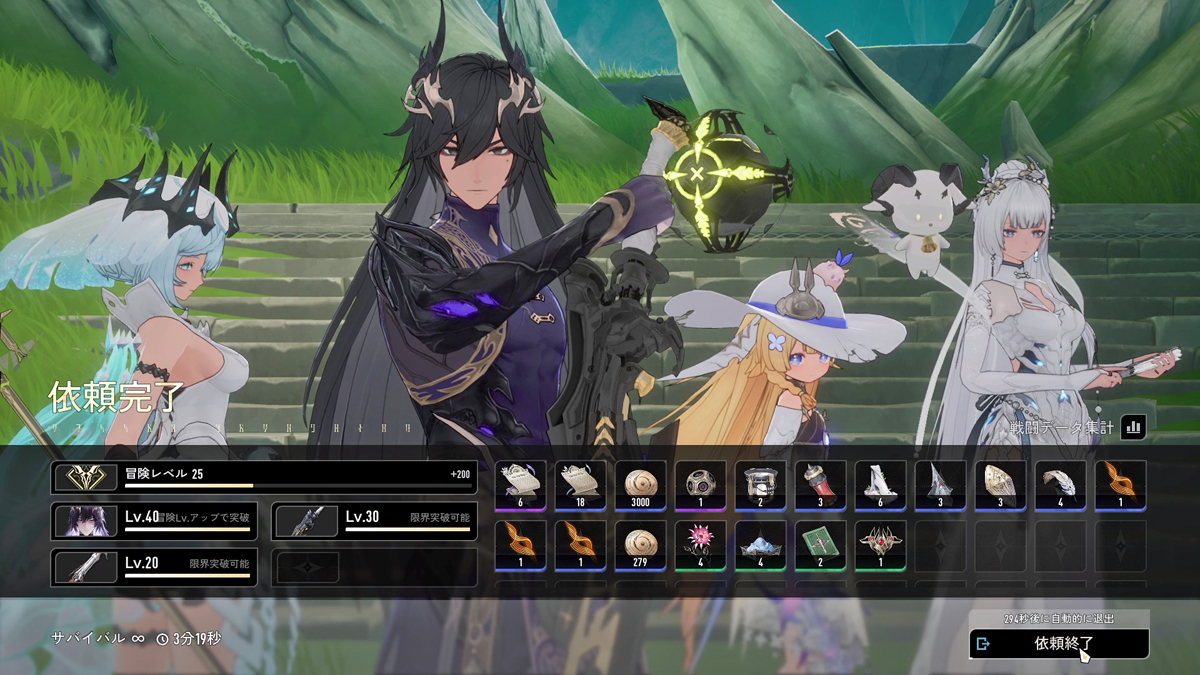Click the 冒険レベル 25 adventure level row
The width and height of the screenshot is (1200, 675).
coord(264,477)
